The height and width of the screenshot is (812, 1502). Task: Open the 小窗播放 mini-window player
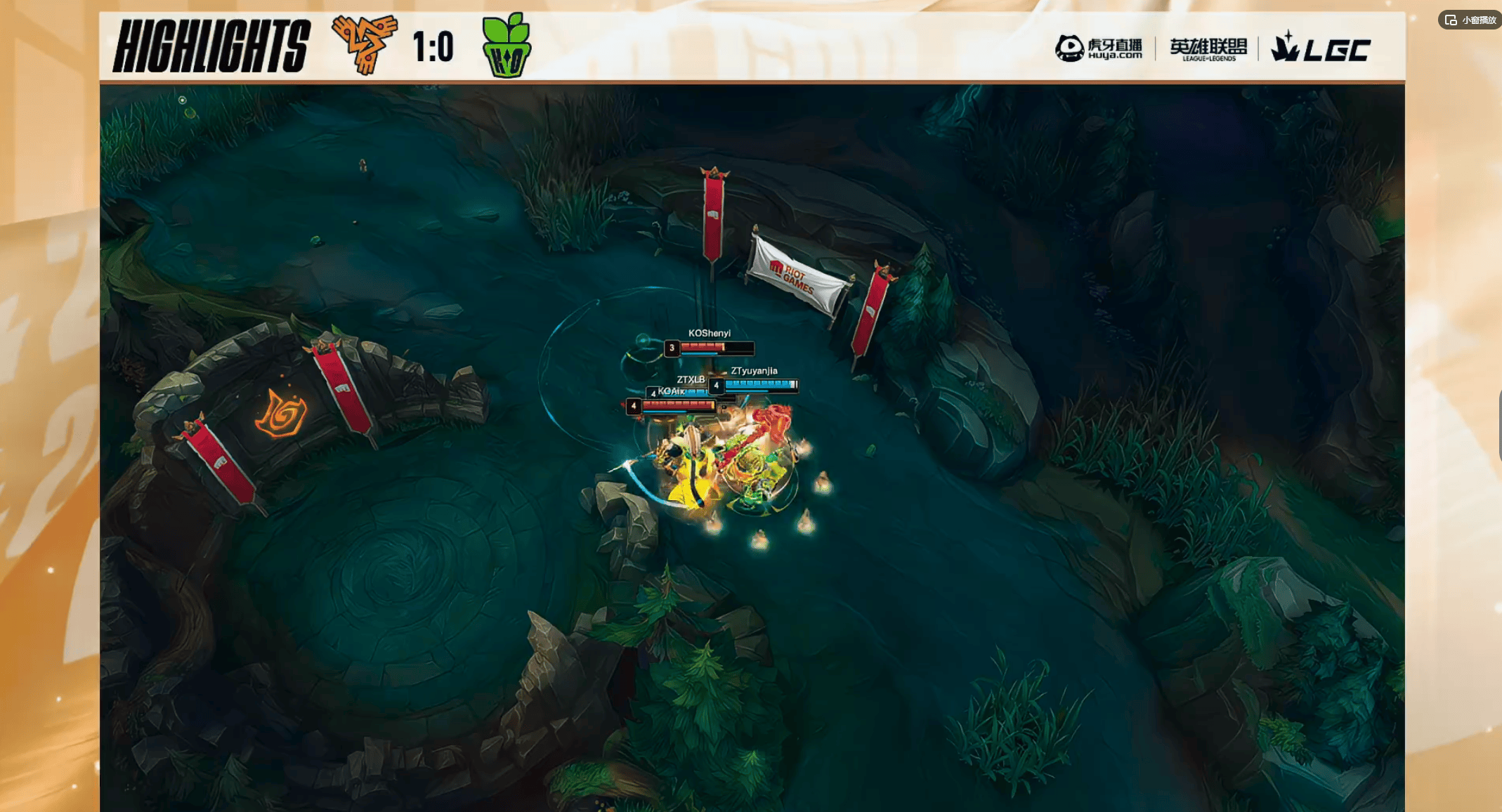tap(1470, 20)
